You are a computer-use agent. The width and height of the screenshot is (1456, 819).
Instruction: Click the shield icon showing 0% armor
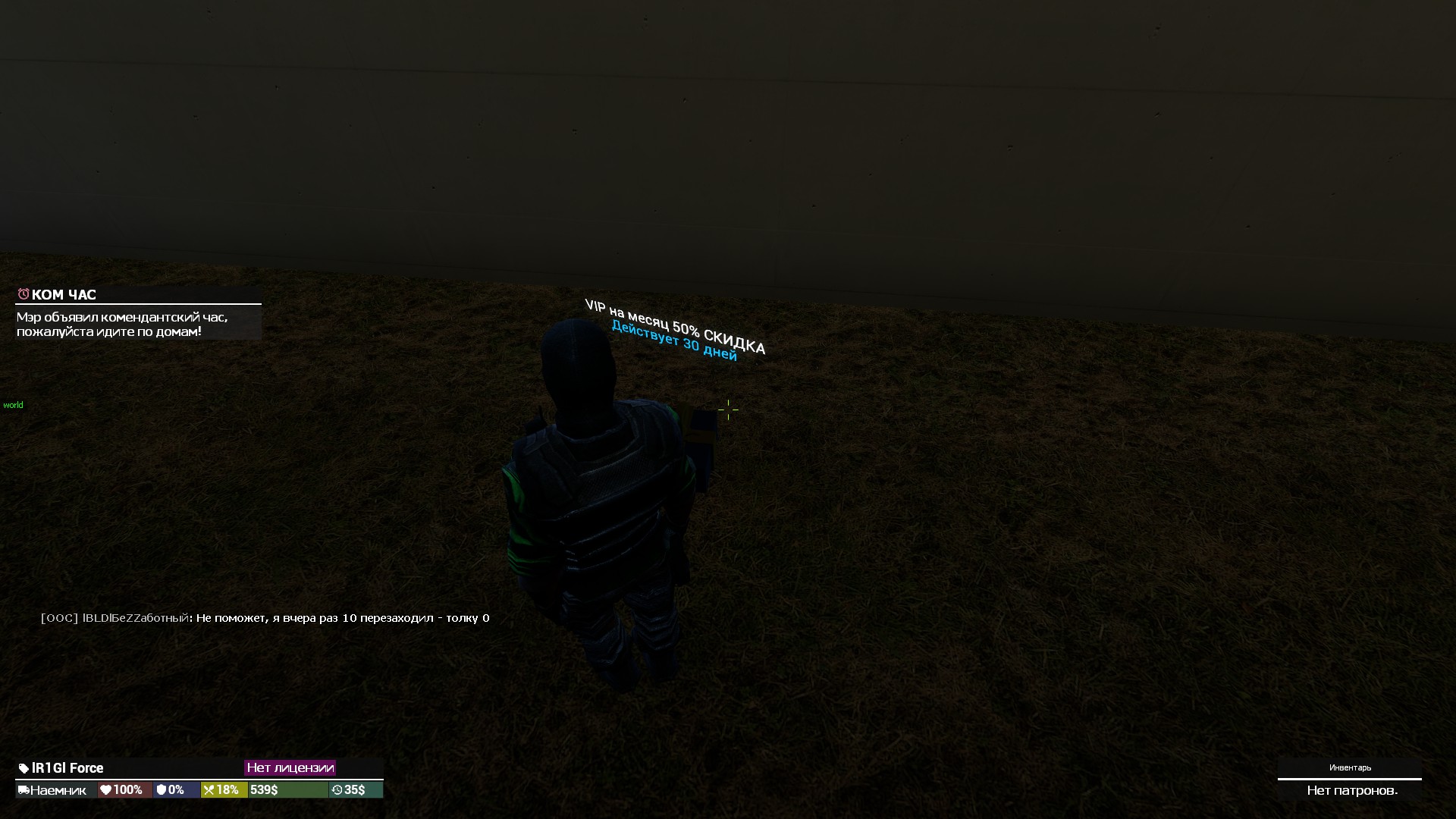coord(161,789)
